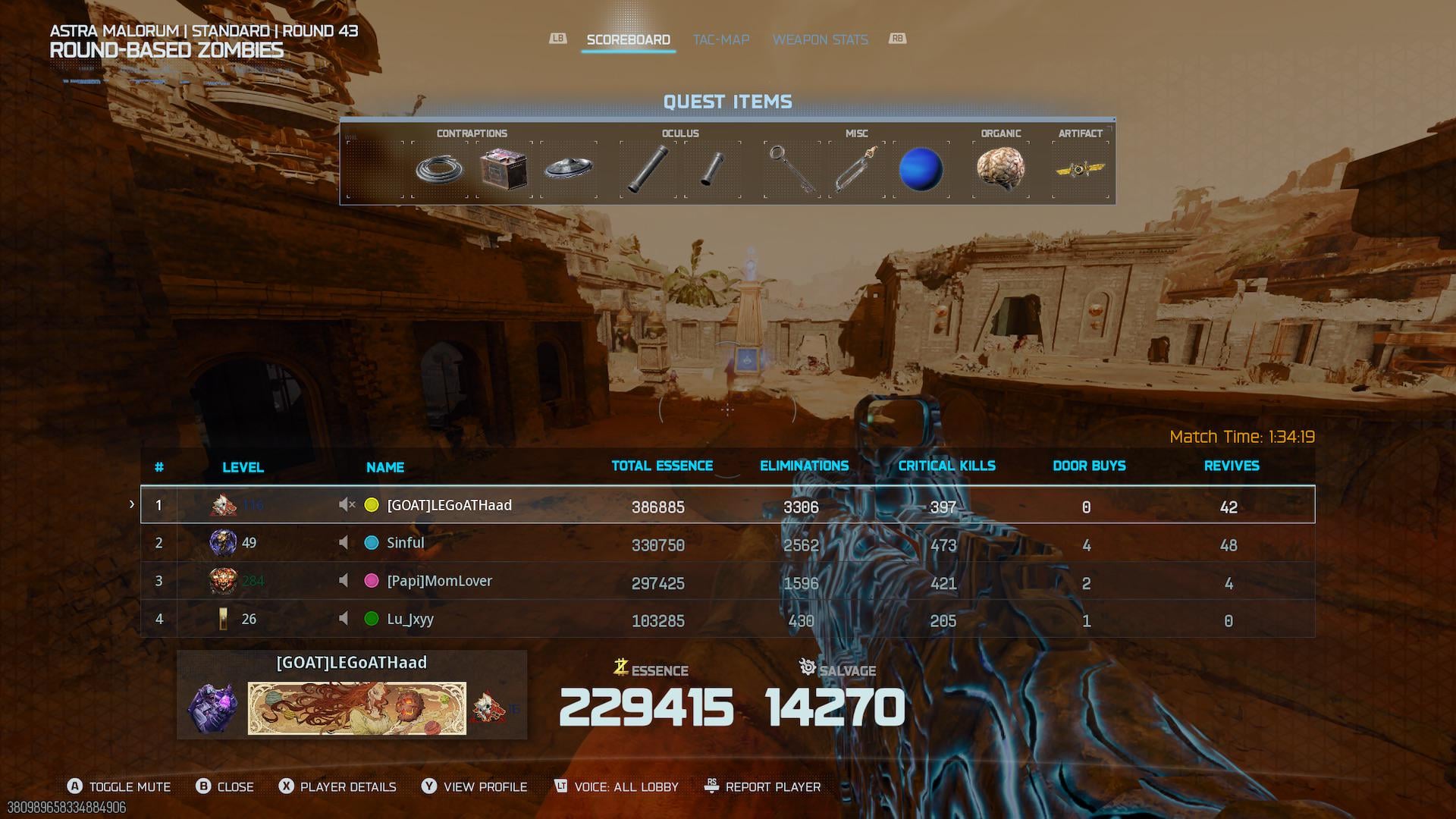Toggle mute speaker icon for Sinful
This screenshot has height=819, width=1456.
(x=344, y=543)
